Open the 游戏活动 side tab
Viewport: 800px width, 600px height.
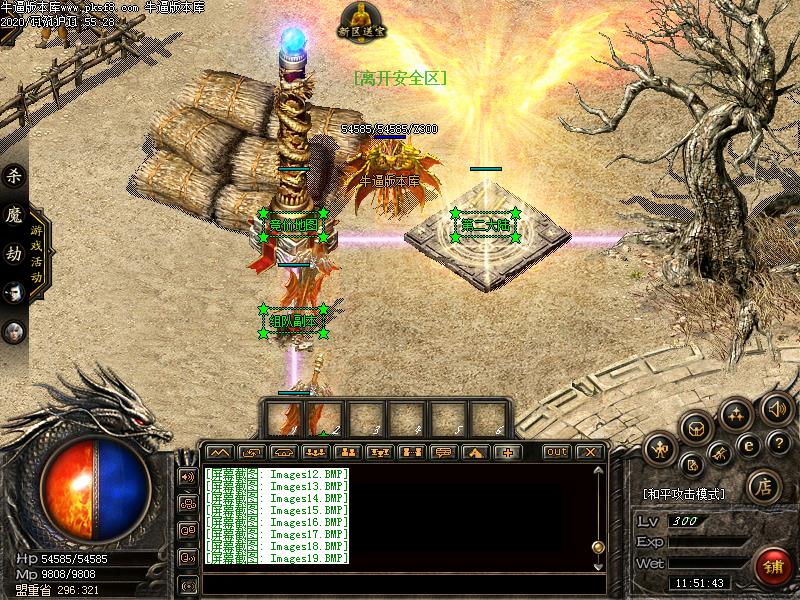click(x=37, y=253)
